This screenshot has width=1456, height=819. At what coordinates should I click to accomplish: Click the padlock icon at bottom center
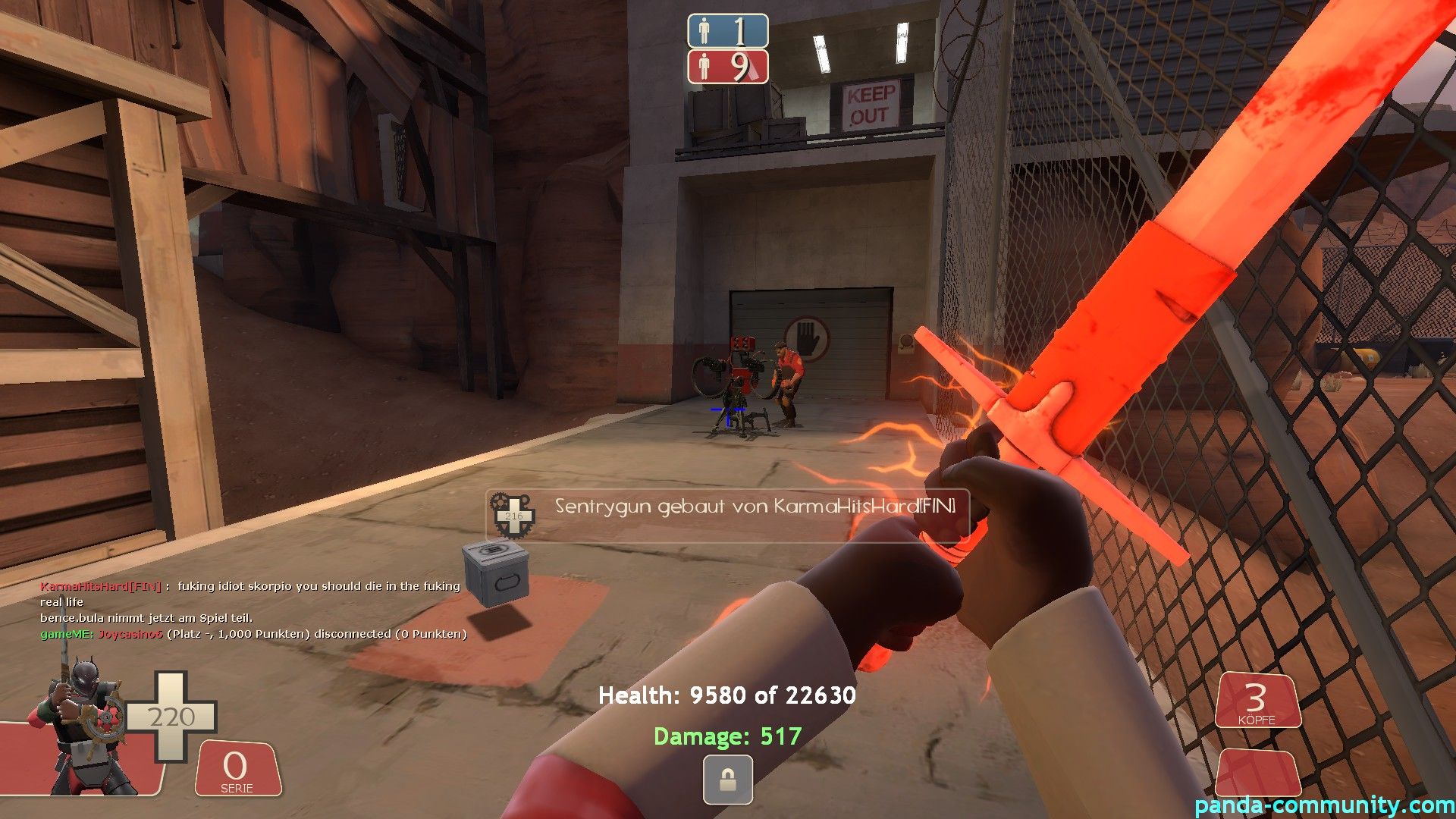727,780
